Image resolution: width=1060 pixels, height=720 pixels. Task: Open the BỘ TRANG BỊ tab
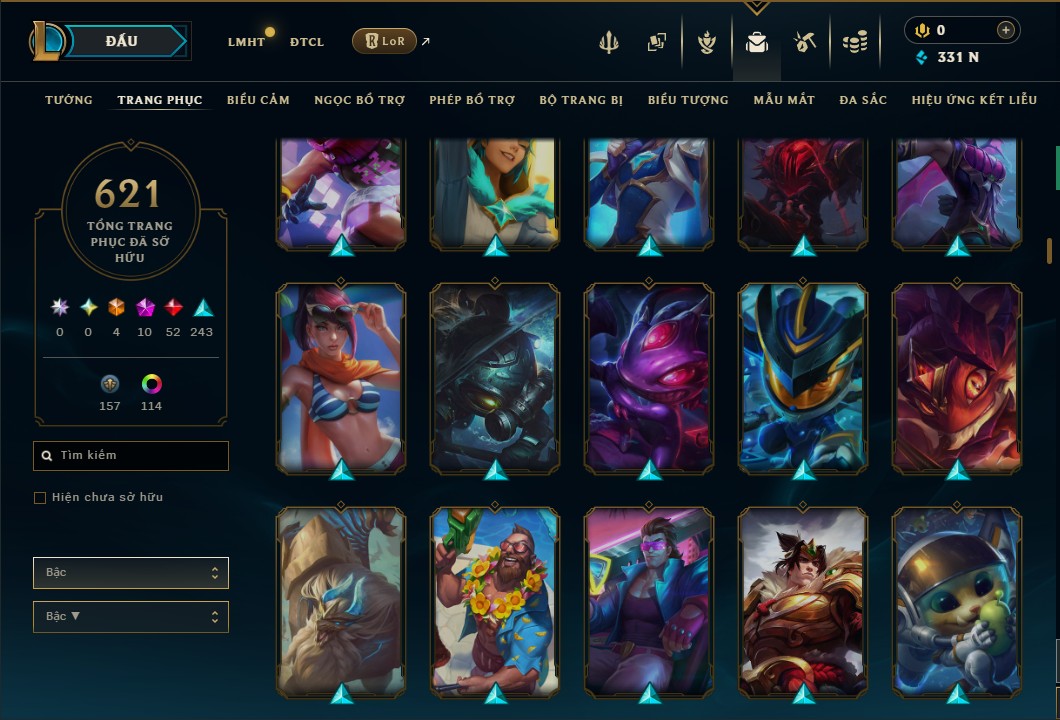[x=581, y=100]
